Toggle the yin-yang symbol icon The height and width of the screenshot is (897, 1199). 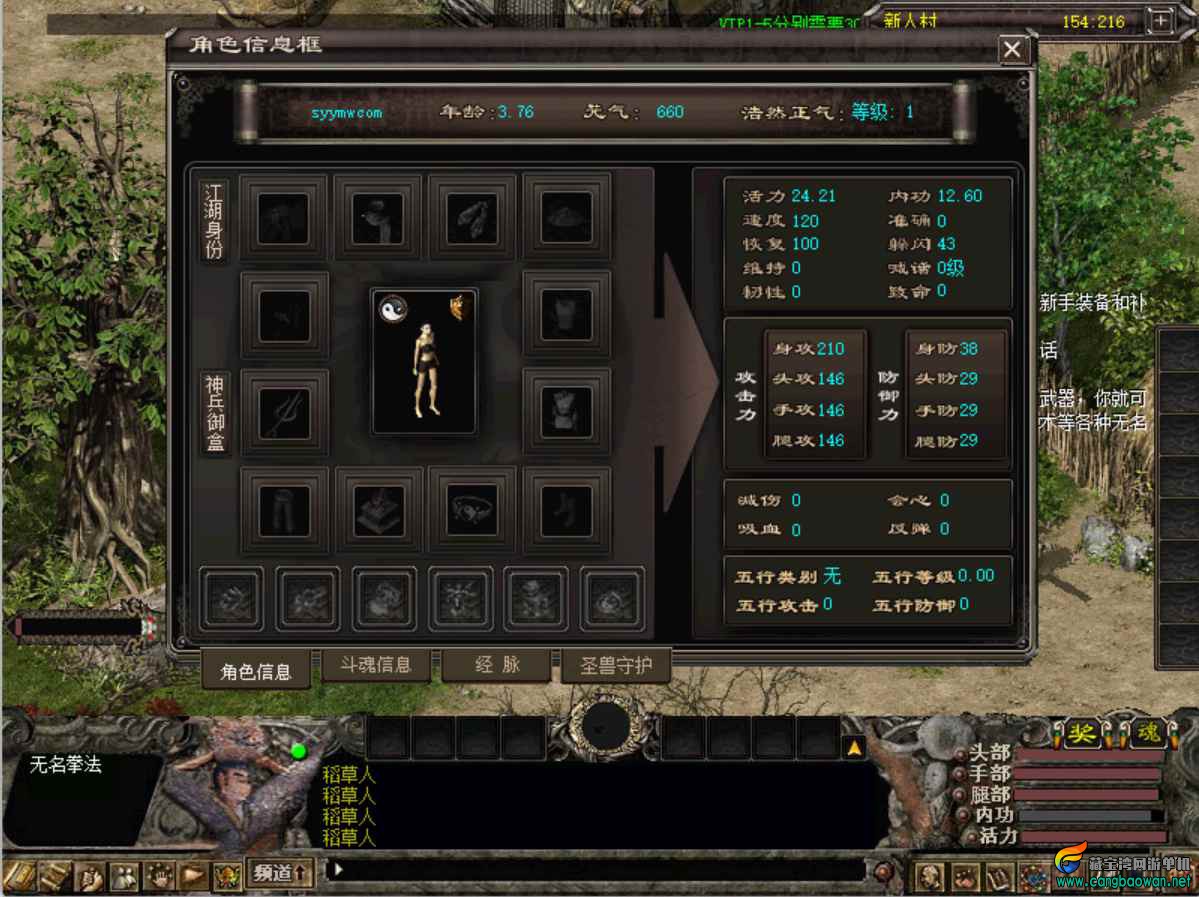click(392, 309)
